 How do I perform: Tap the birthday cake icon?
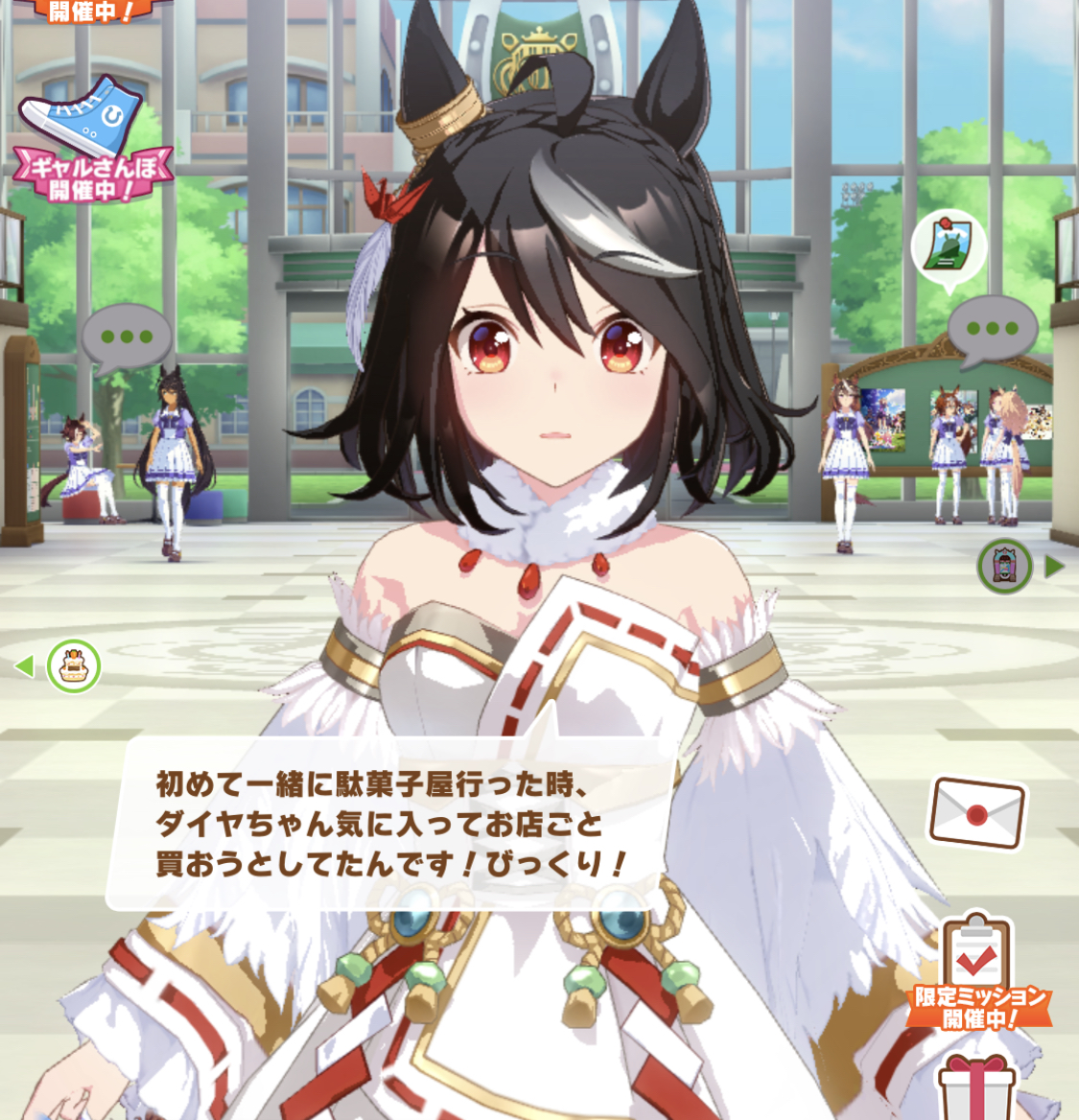(74, 665)
